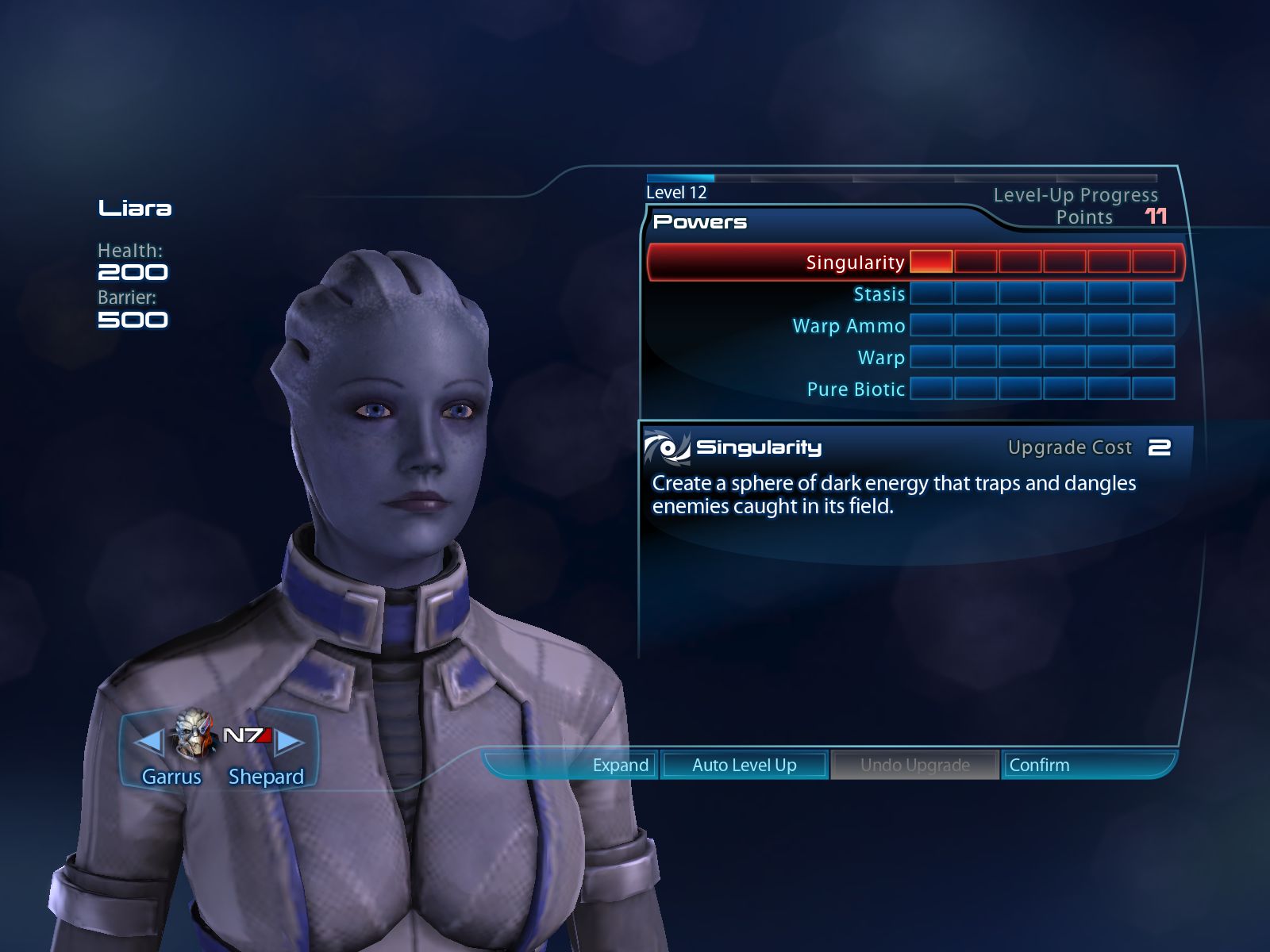Confirm the power upgrades
Image resolution: width=1270 pixels, height=952 pixels.
coord(1039,766)
